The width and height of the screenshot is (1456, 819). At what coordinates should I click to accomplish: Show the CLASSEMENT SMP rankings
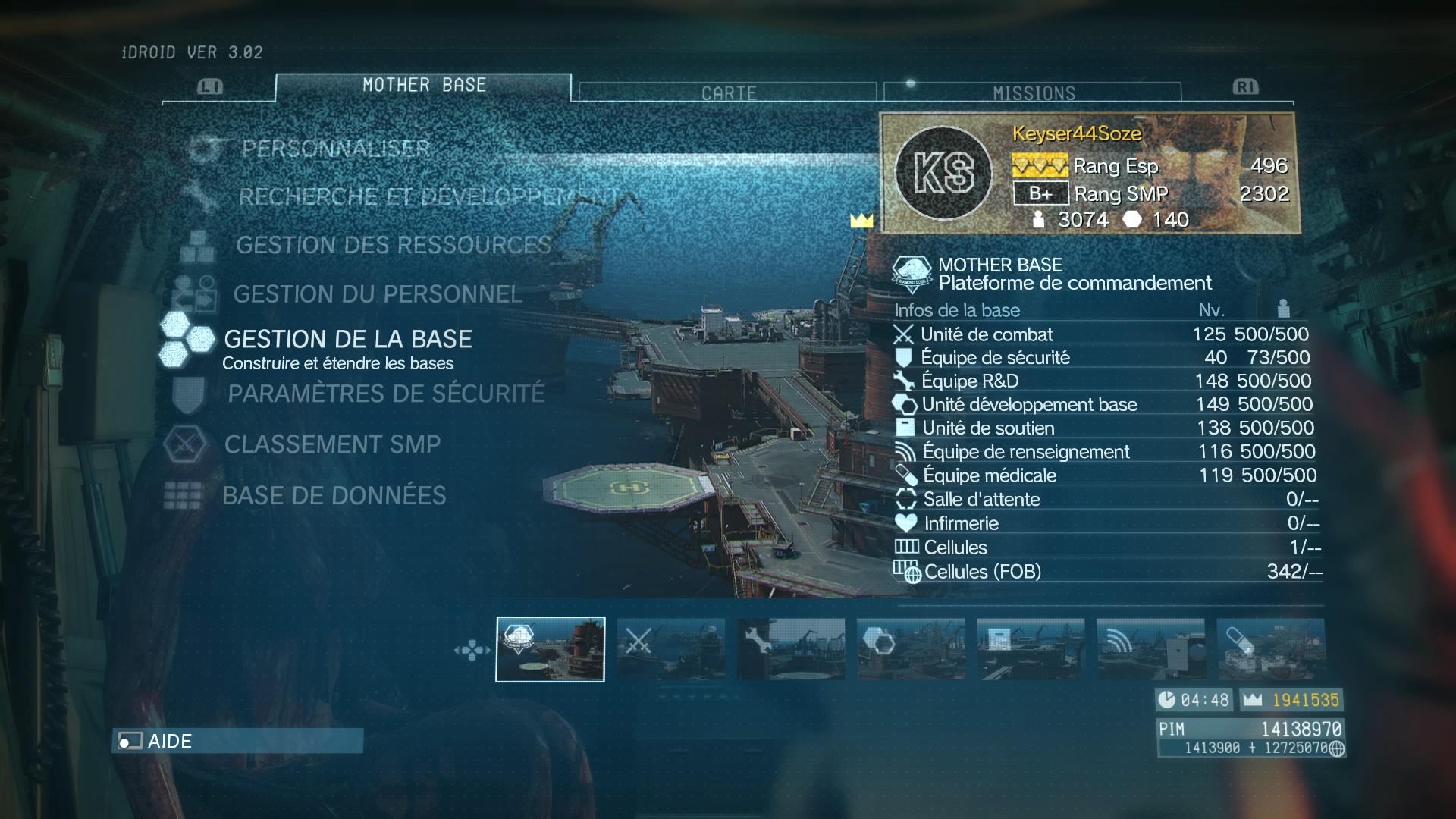coord(332,444)
